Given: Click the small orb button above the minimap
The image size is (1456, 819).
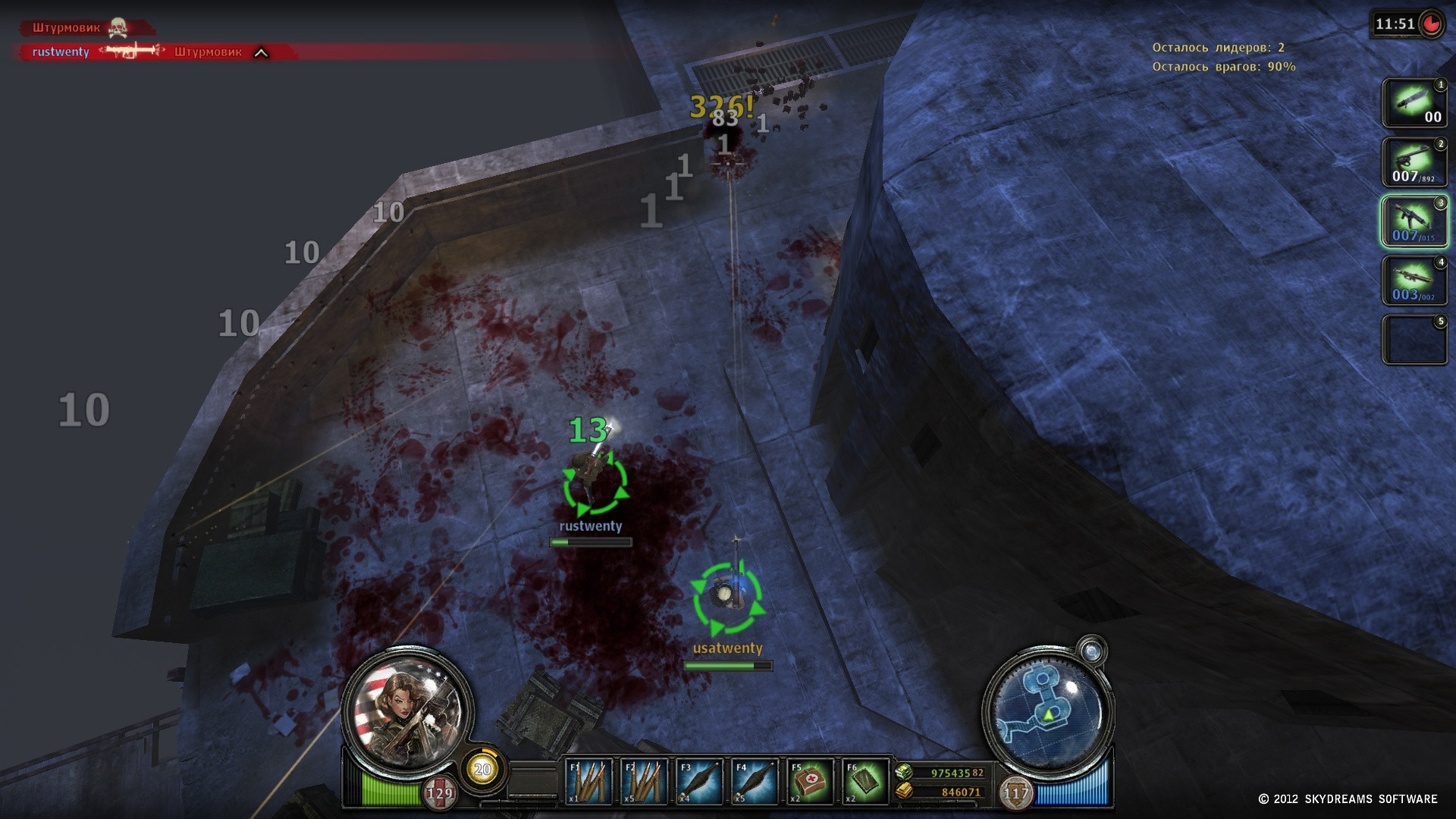Looking at the screenshot, I should point(1092,651).
